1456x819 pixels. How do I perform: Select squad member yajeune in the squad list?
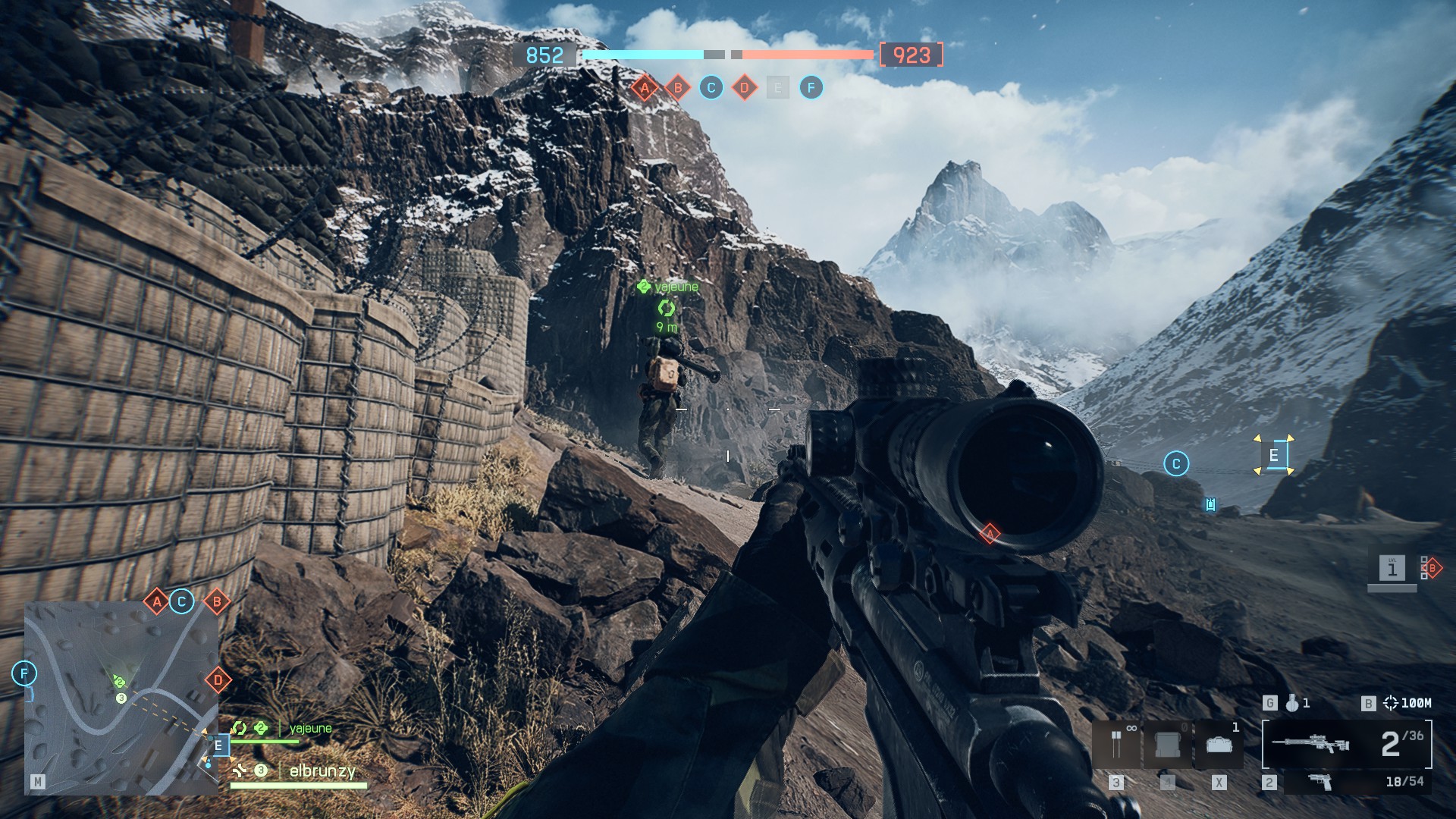[x=310, y=729]
